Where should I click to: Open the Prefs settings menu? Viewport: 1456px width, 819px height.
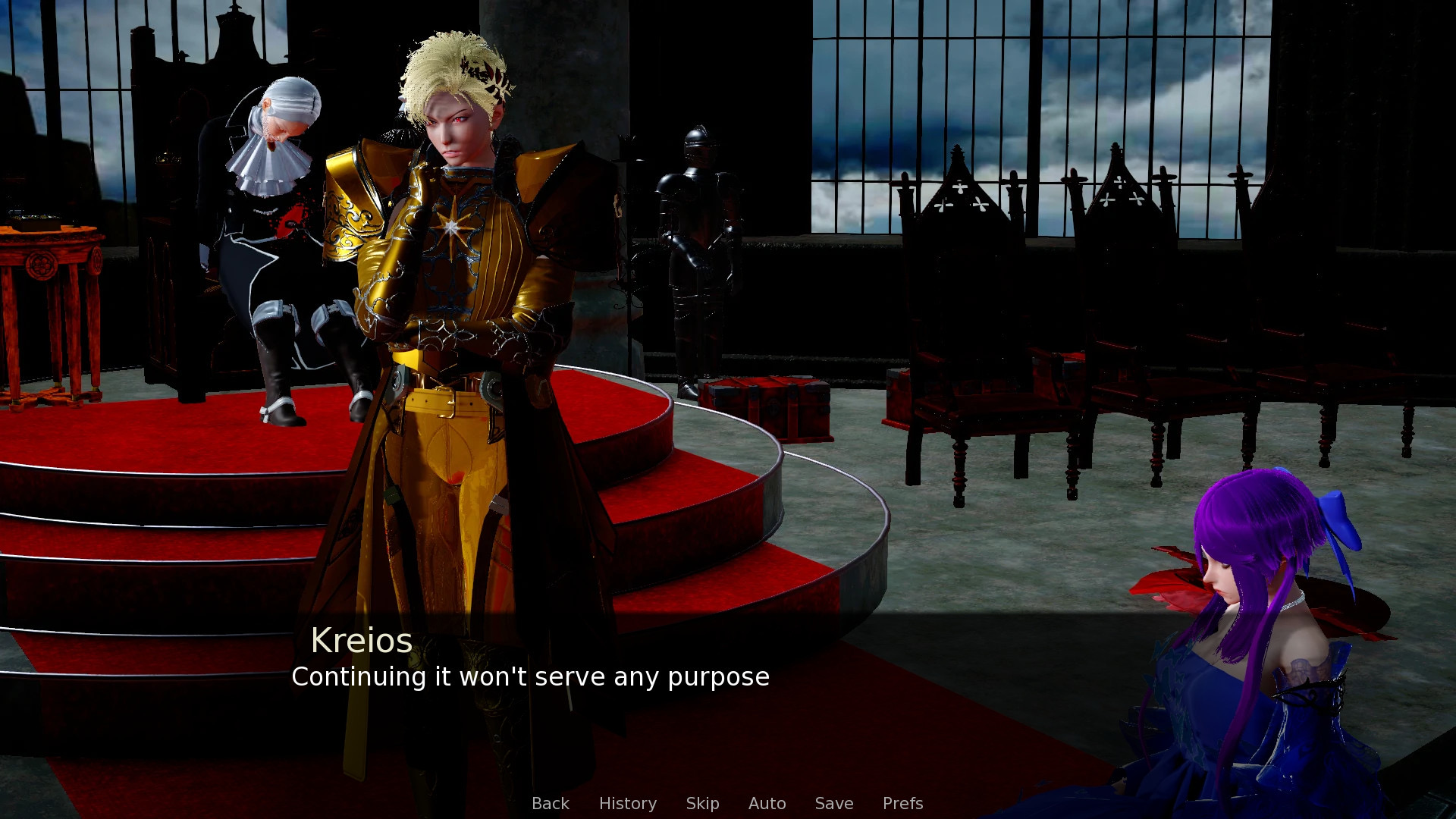click(902, 803)
